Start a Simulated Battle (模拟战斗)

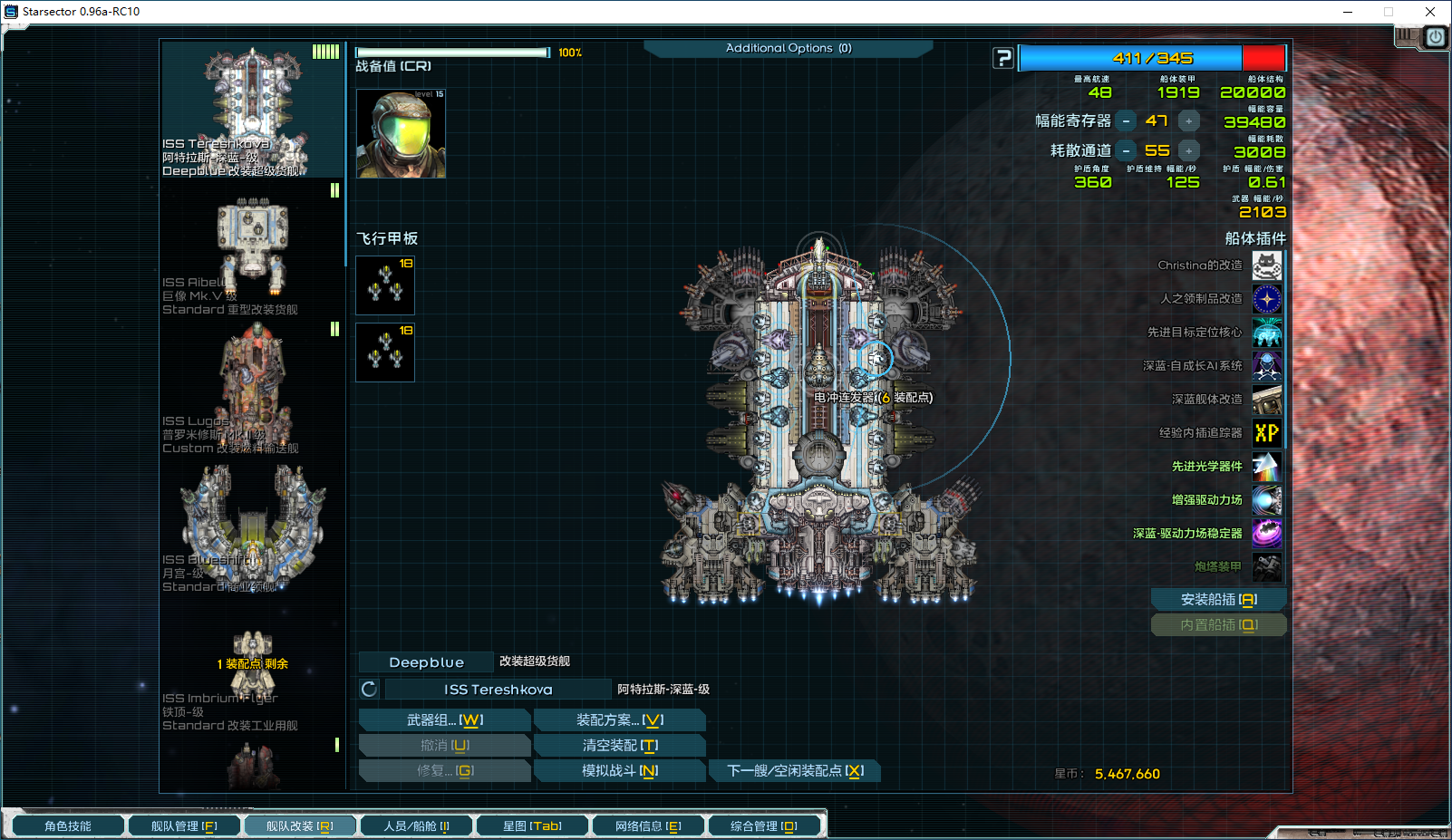[619, 771]
